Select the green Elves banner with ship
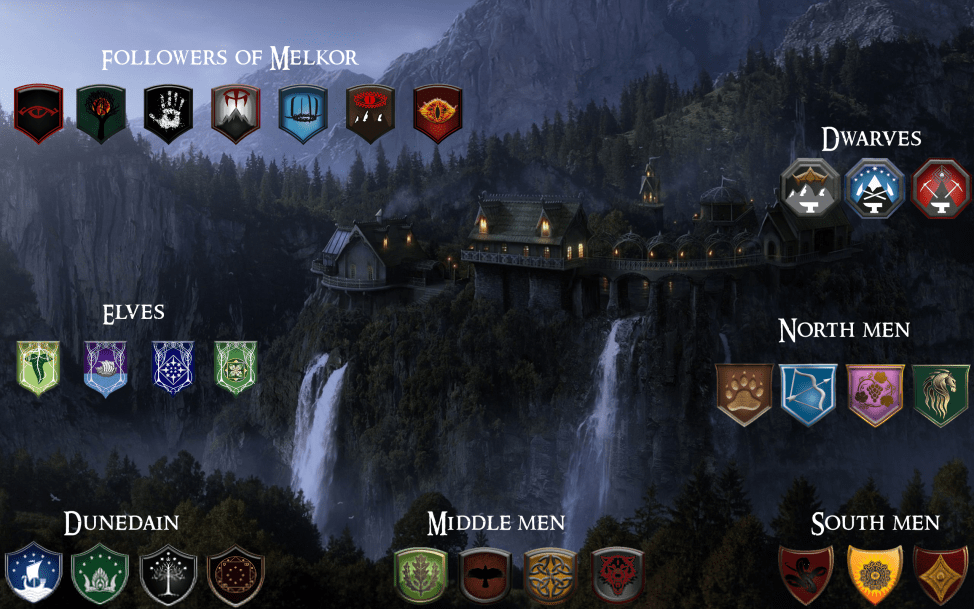974x609 pixels. [39, 368]
